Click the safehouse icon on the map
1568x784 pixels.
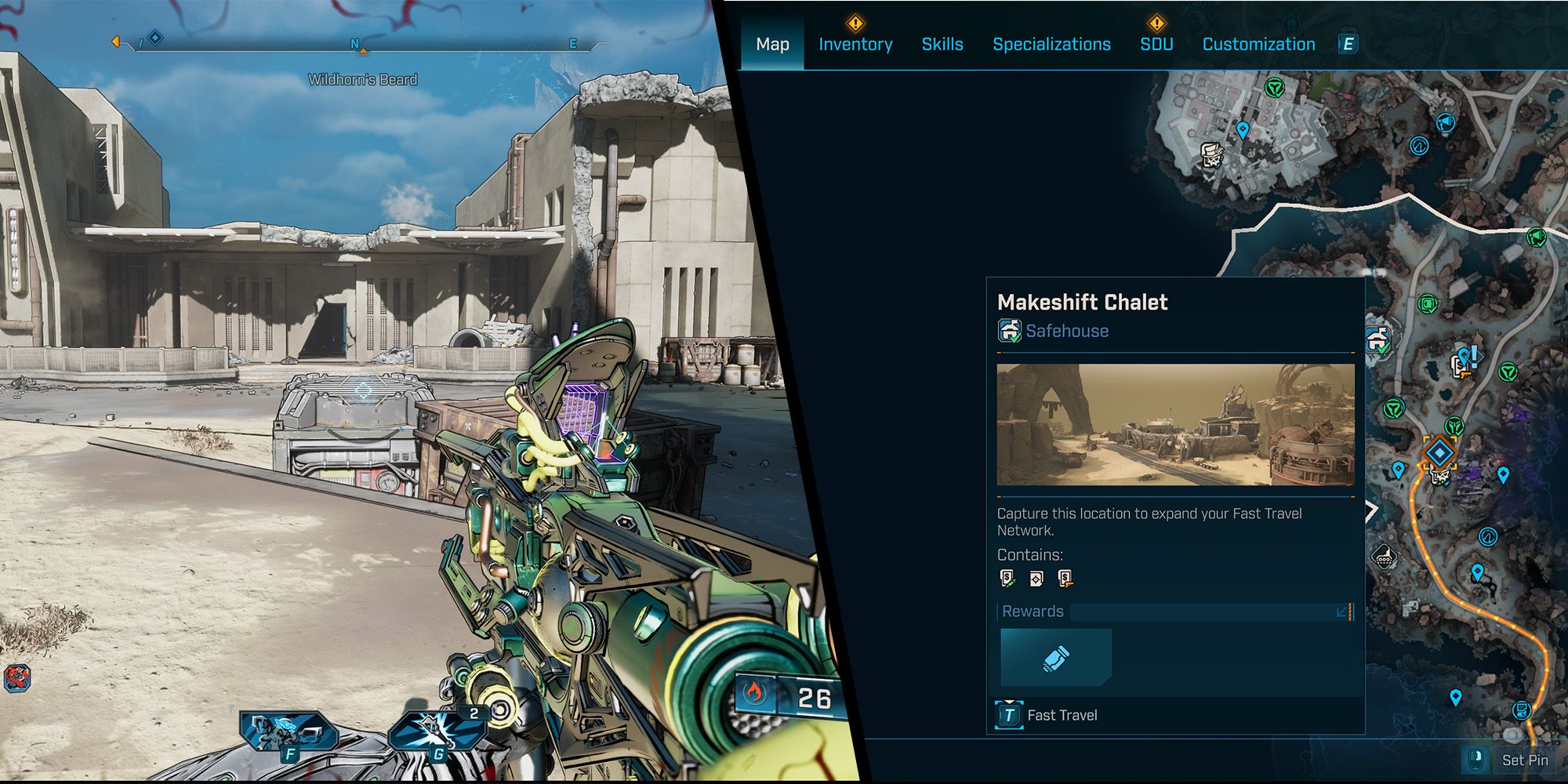point(1377,340)
